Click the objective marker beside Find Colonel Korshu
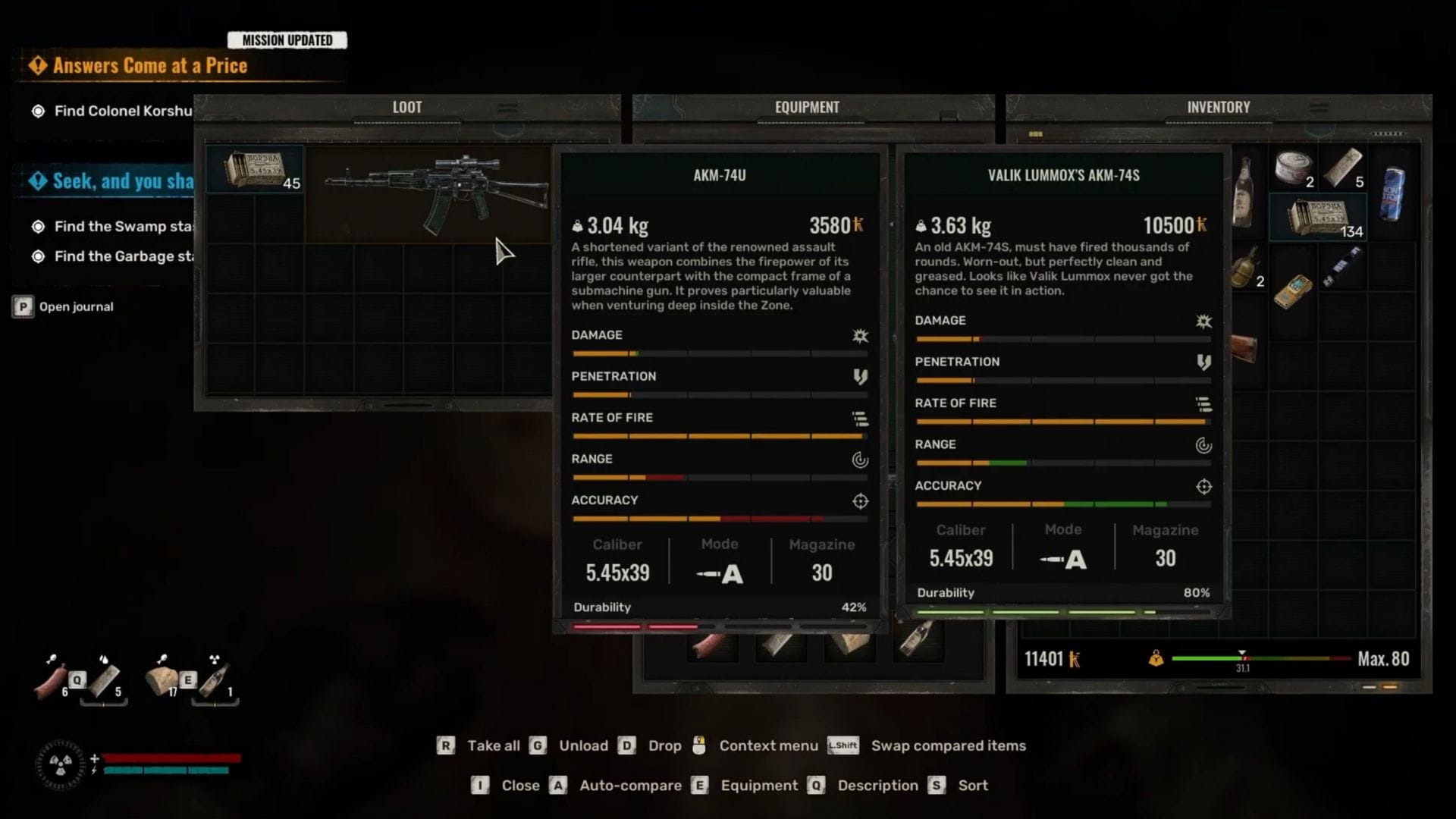This screenshot has height=819, width=1456. coord(36,110)
